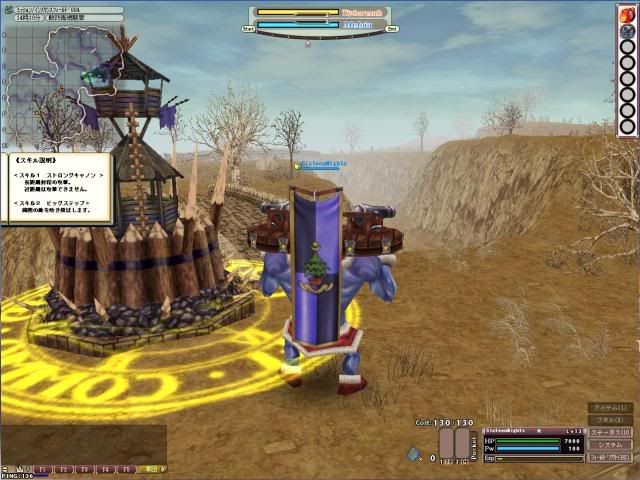
Task: Click the bottom button below システム
Action: 610,457
